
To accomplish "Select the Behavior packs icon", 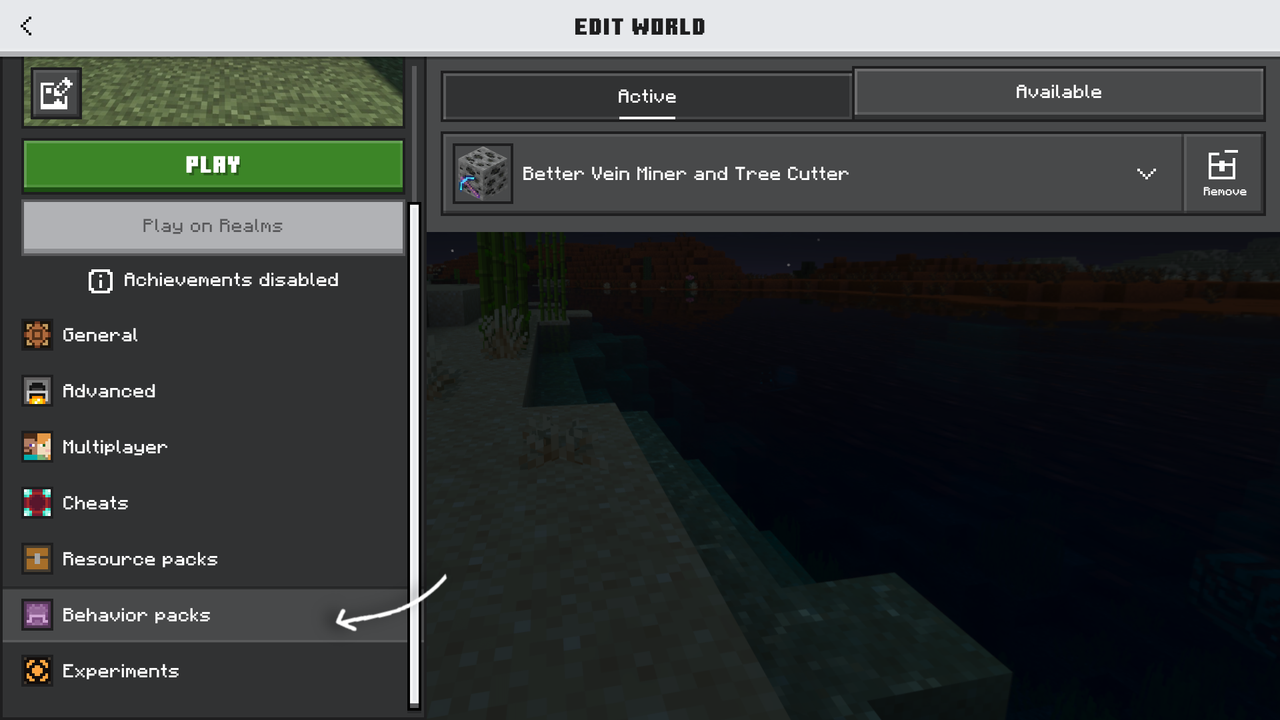I will click(x=37, y=615).
